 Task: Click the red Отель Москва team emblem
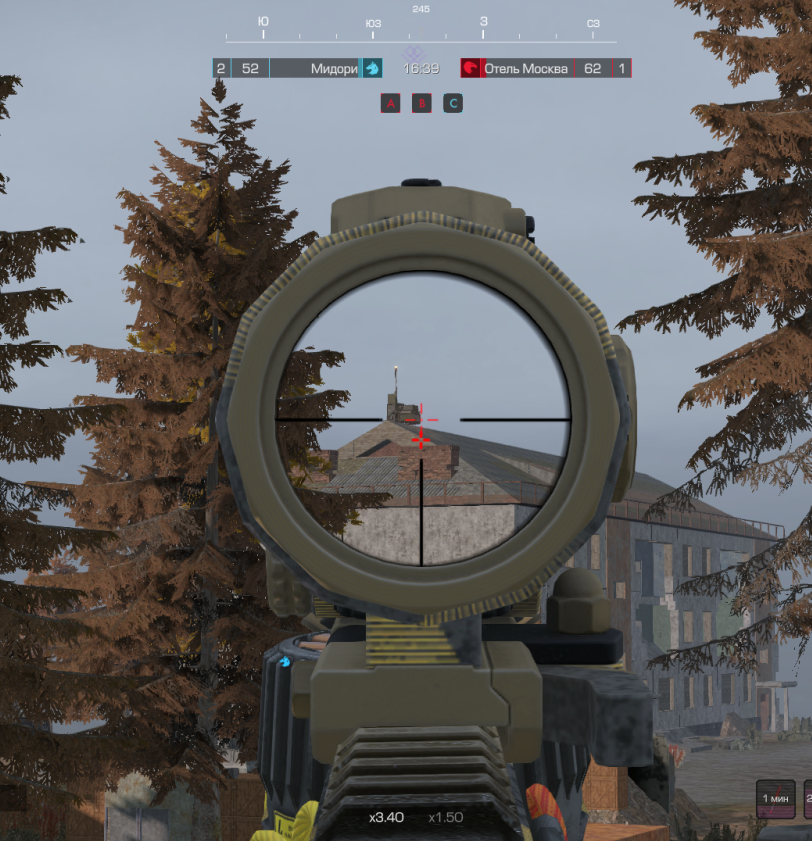coord(470,68)
